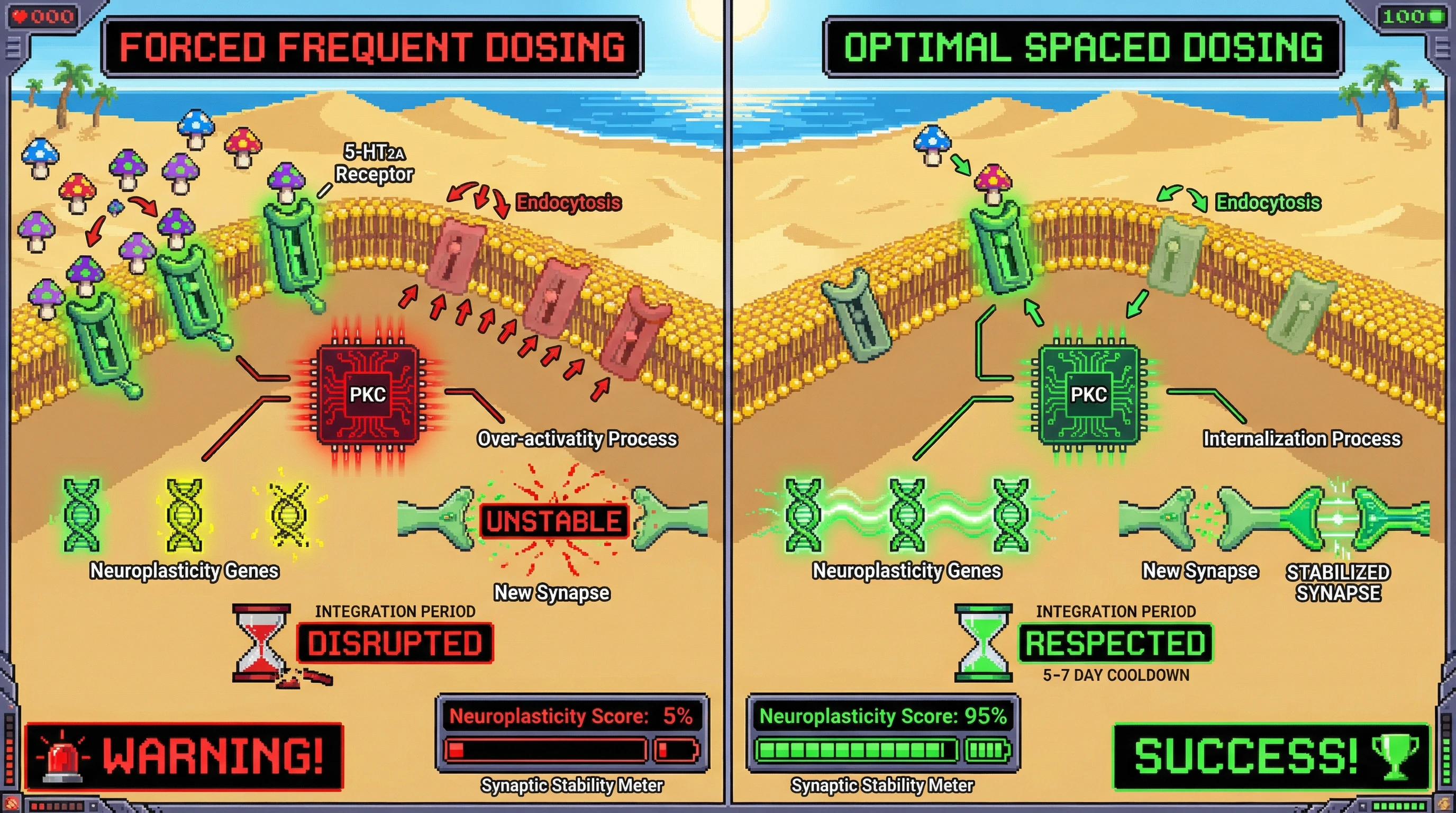
Task: Click the red DISRUPTED status label
Action: (395, 644)
